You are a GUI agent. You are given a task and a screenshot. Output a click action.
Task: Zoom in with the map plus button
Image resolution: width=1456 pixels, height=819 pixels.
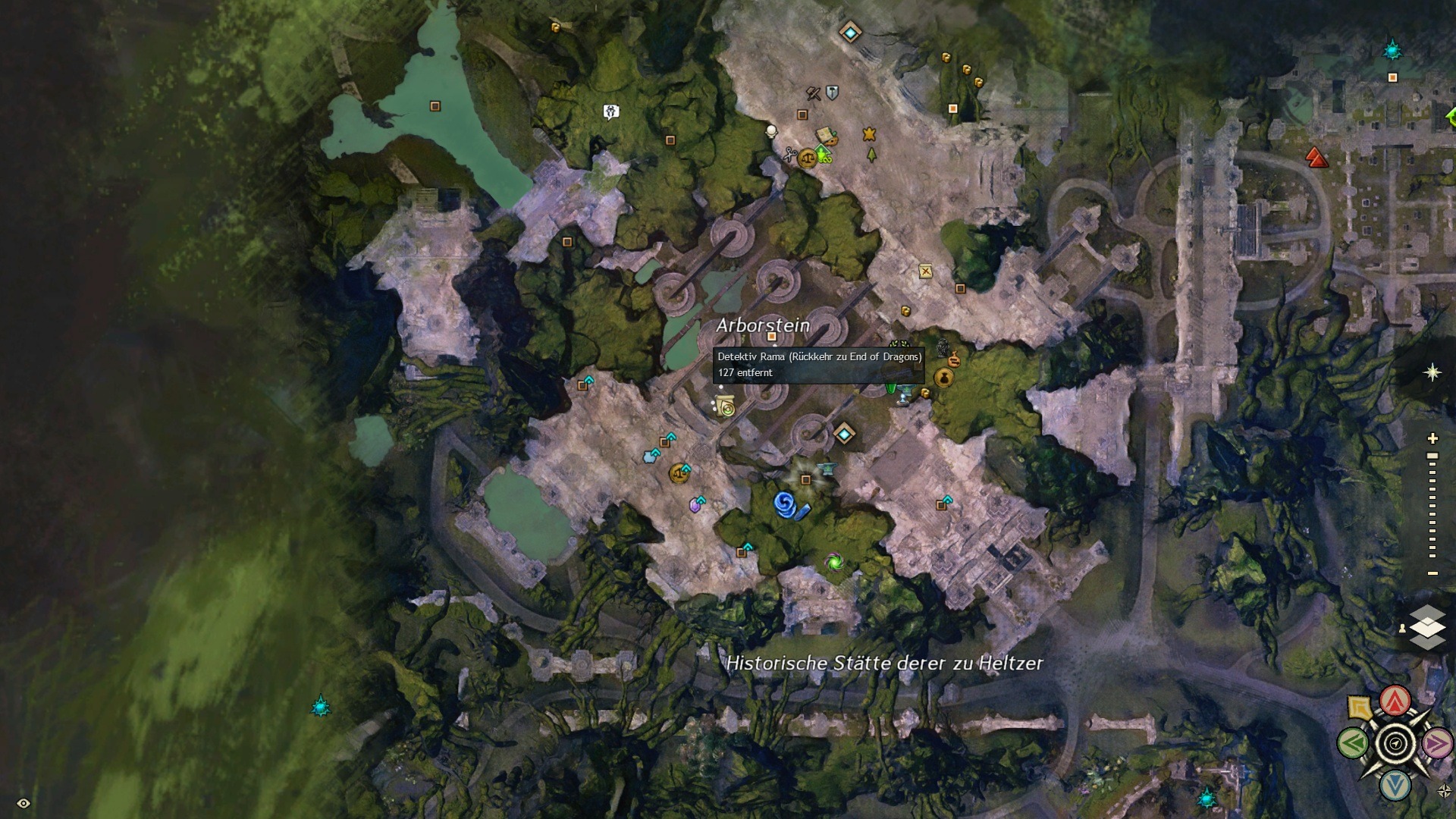coord(1432,438)
